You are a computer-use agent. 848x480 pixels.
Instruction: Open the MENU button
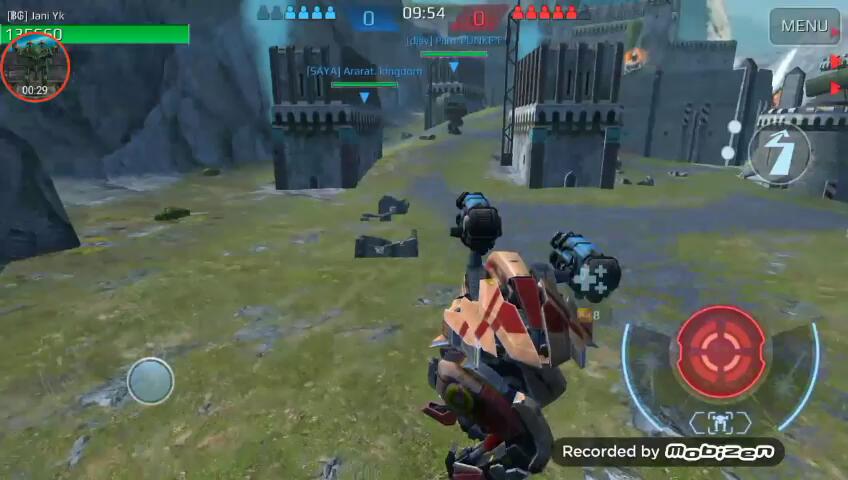pyautogui.click(x=804, y=26)
